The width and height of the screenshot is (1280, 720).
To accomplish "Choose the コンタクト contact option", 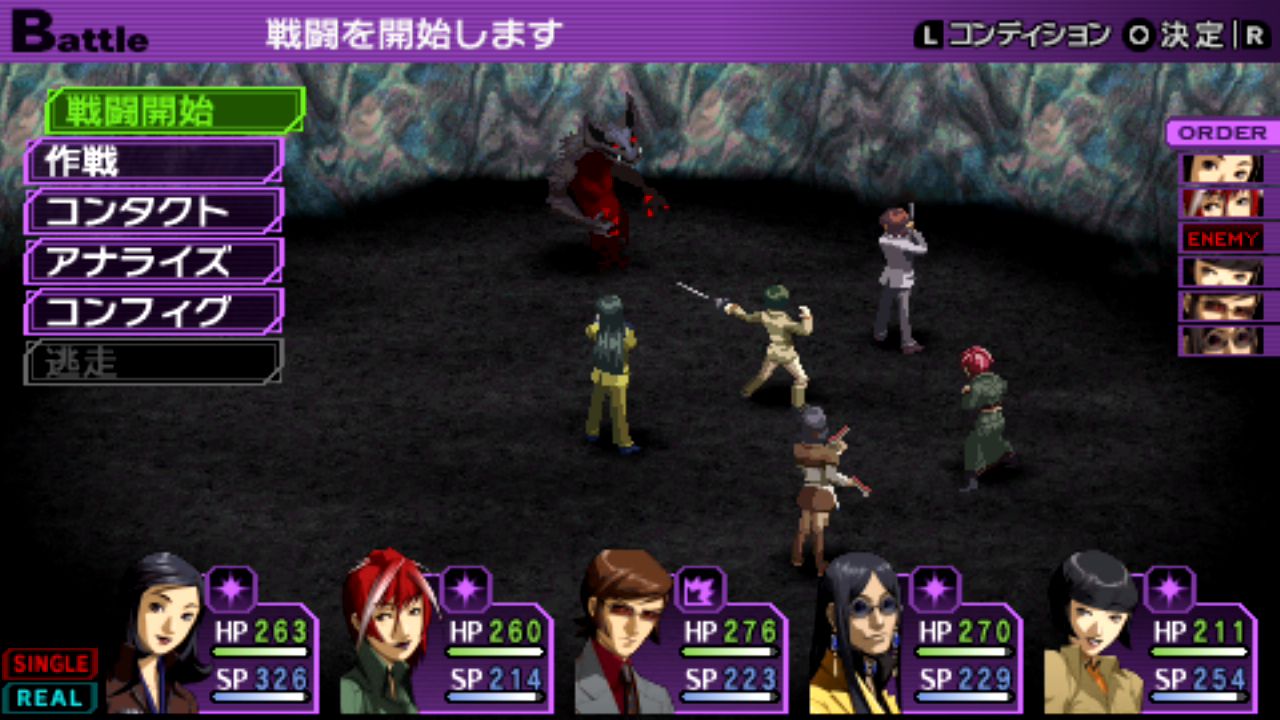I will [x=154, y=211].
